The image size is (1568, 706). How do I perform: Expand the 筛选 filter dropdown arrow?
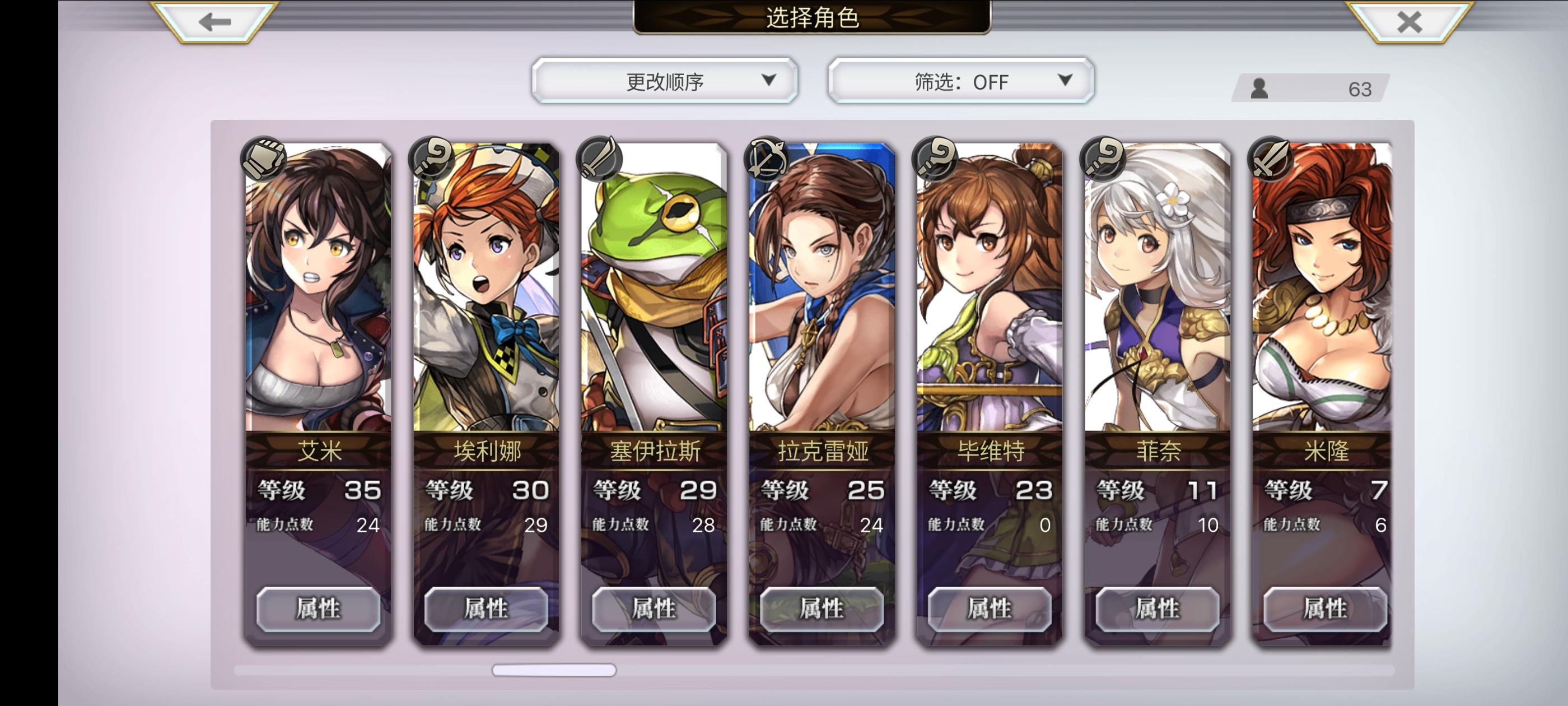coord(1065,81)
